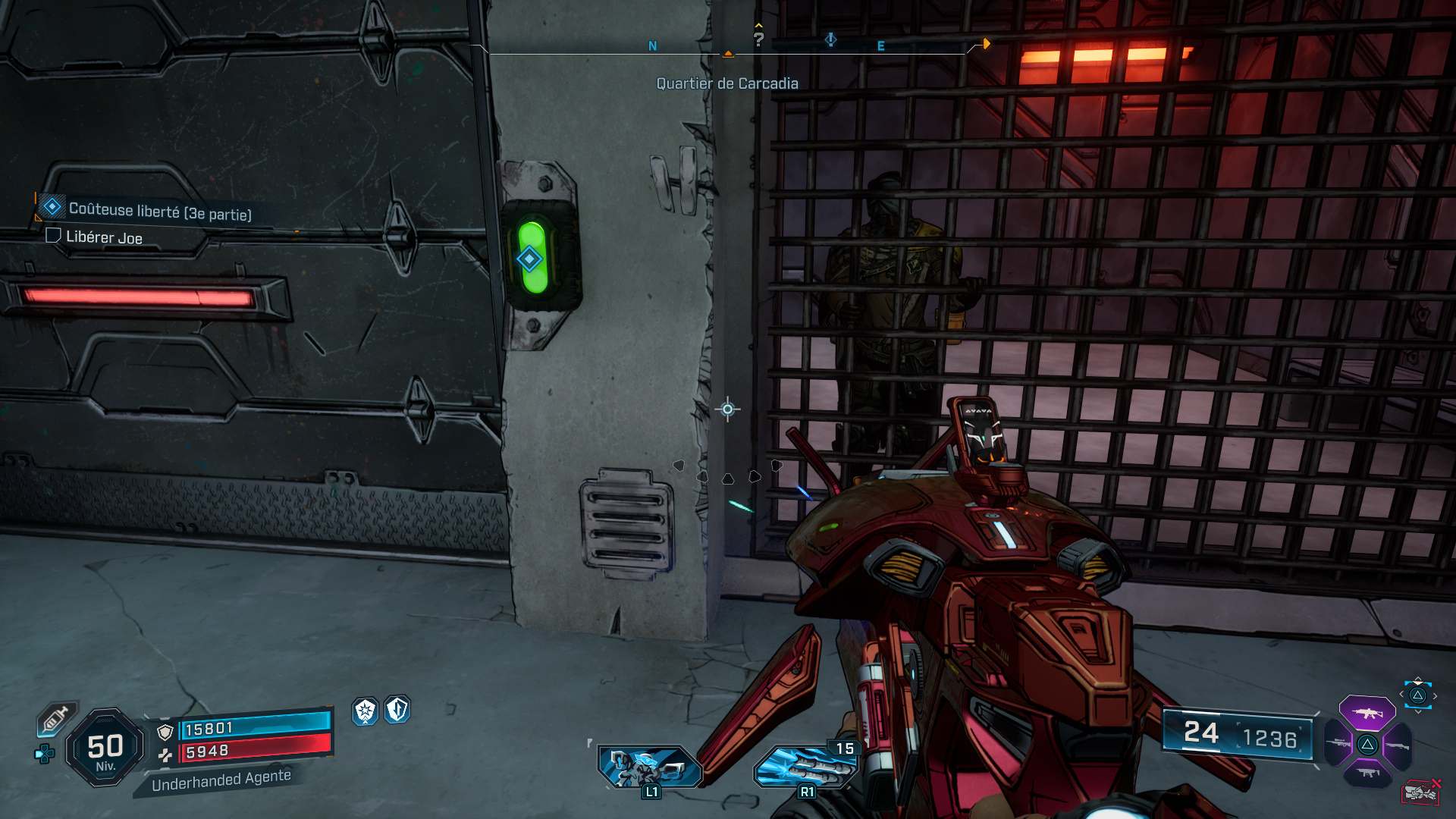Click the cryo star buff icon above the level badge
The width and height of the screenshot is (1456, 819).
pyautogui.click(x=366, y=711)
